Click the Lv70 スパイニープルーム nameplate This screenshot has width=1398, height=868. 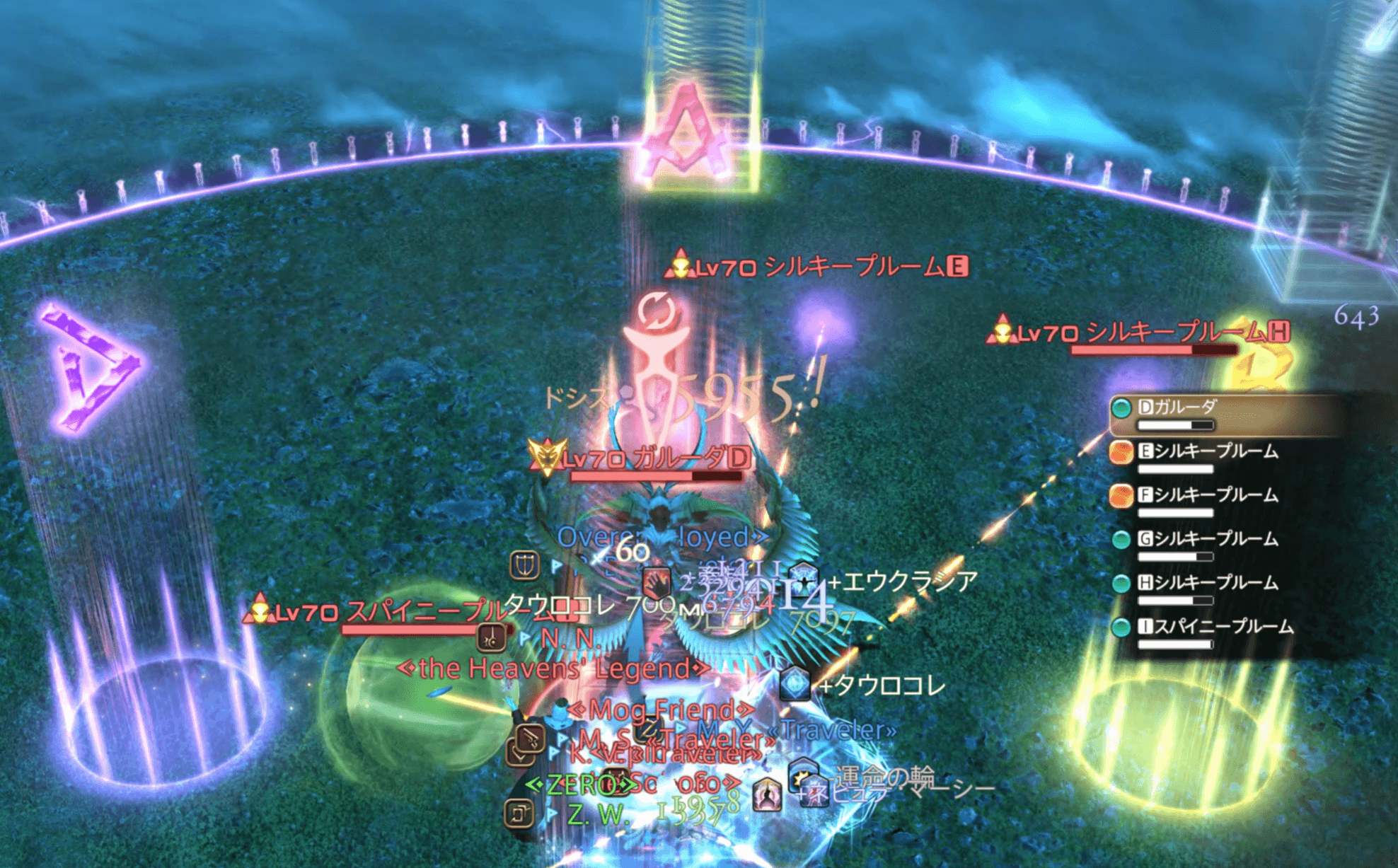coord(396,613)
